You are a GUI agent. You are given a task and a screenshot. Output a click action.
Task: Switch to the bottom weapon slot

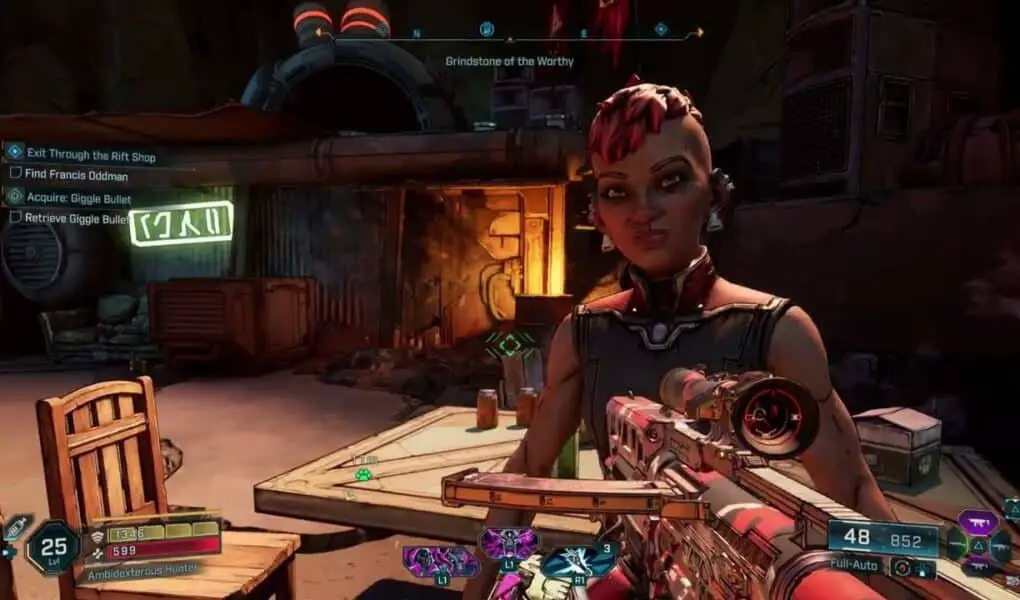[978, 567]
